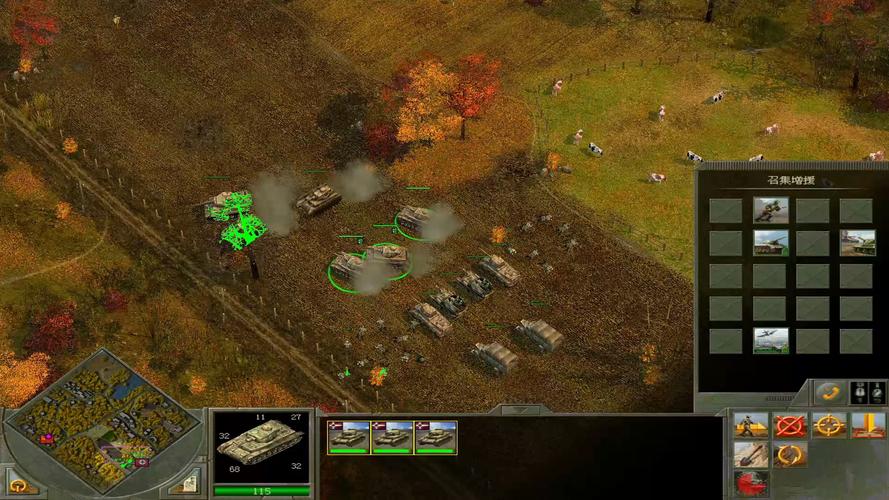Select the tank reinforcement in the rightmost column
The height and width of the screenshot is (500, 889).
(x=857, y=243)
